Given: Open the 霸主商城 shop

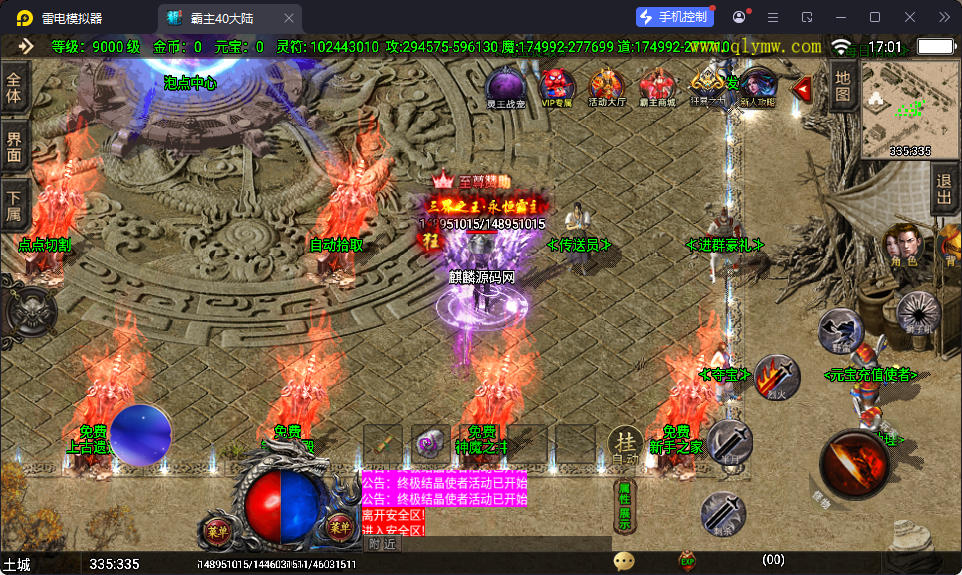Looking at the screenshot, I should [657, 86].
